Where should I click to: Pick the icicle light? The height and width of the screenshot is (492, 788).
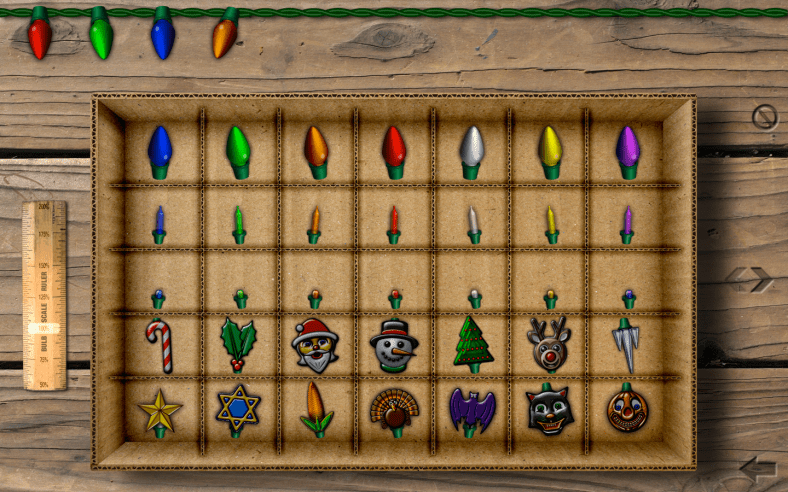click(626, 344)
